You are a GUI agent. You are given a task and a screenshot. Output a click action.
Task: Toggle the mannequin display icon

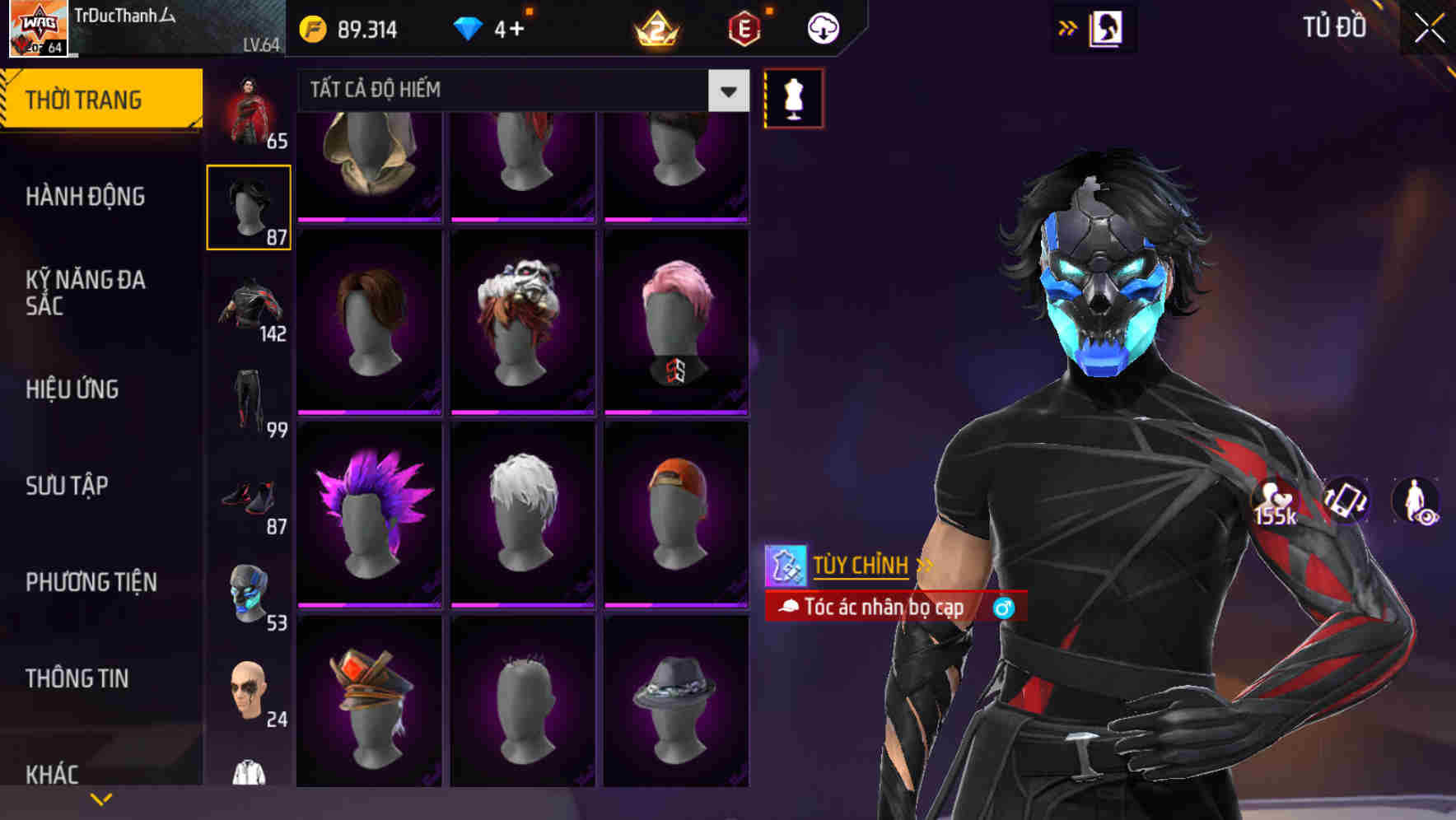(794, 98)
